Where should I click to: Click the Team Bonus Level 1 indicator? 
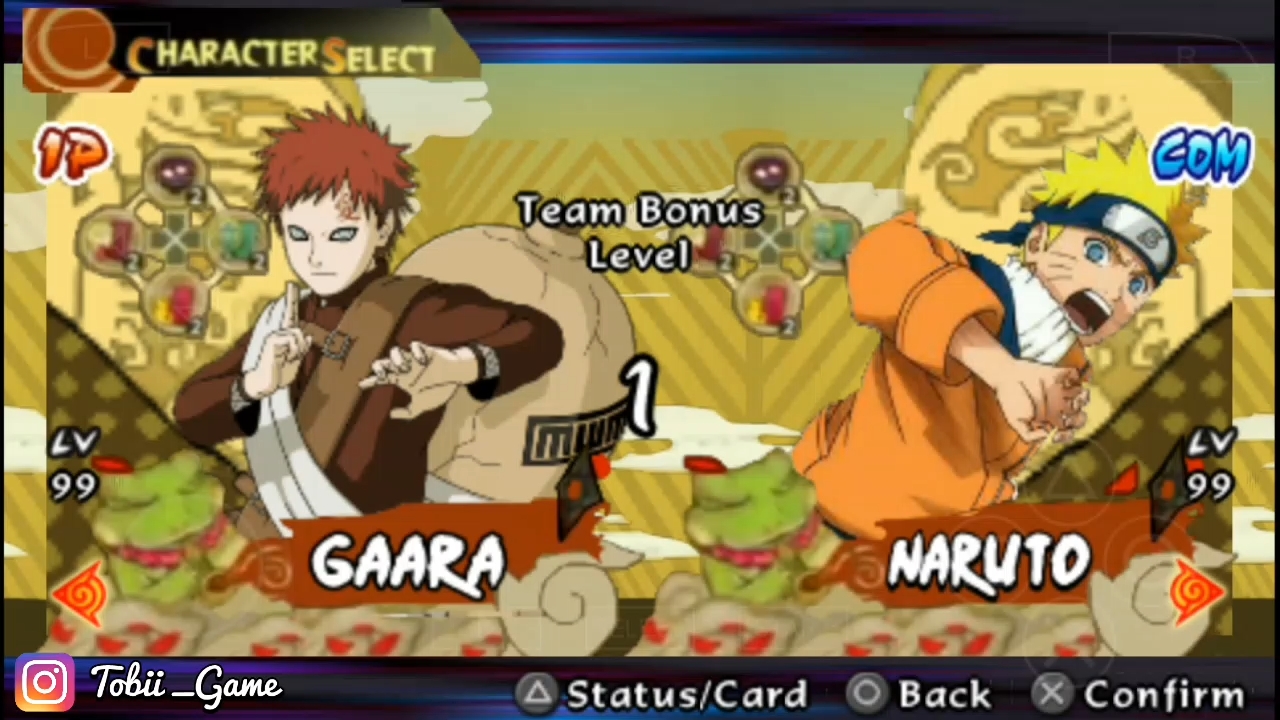tap(640, 300)
